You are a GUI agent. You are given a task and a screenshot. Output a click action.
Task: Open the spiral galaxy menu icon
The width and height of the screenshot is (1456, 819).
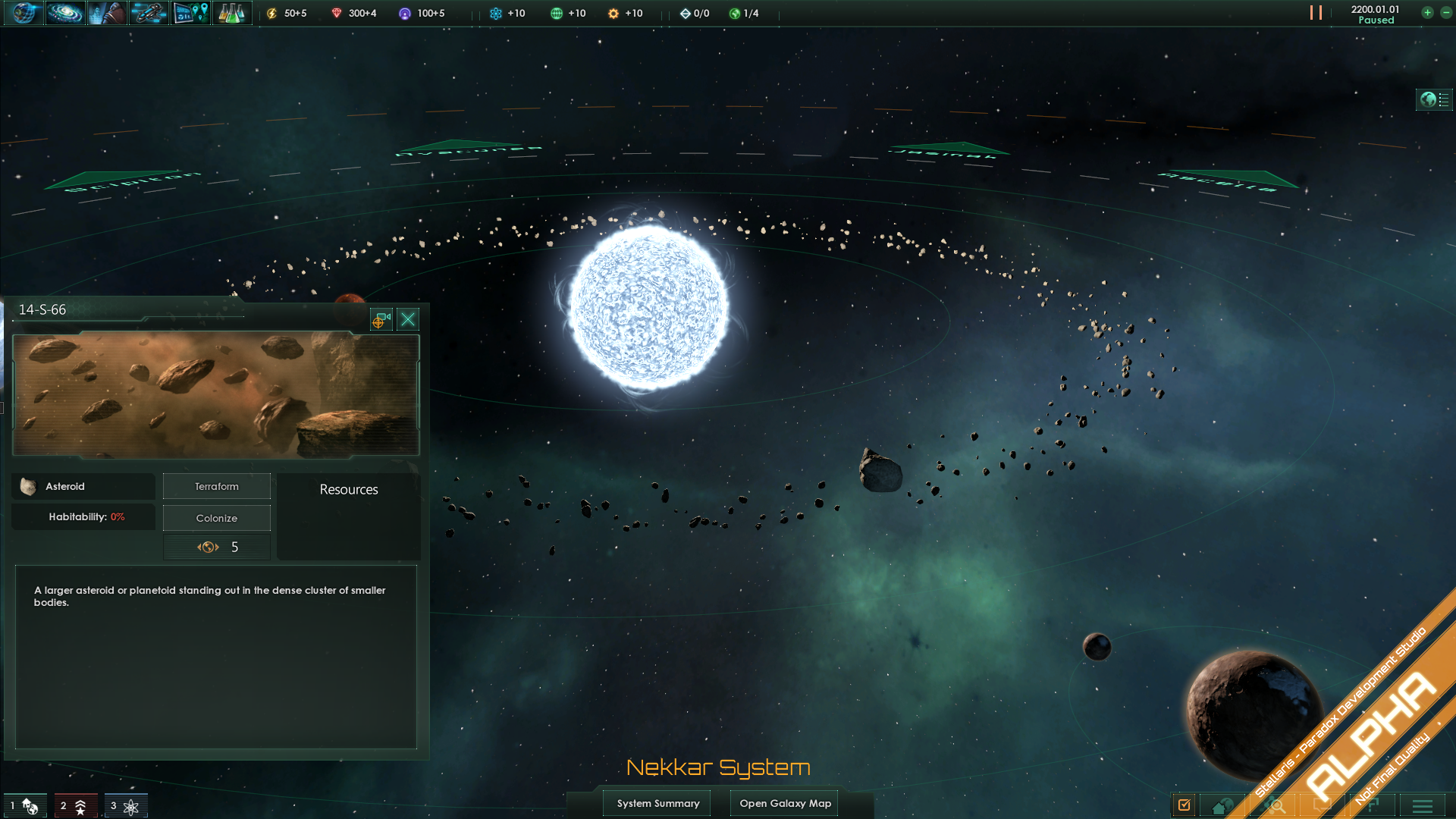point(65,13)
